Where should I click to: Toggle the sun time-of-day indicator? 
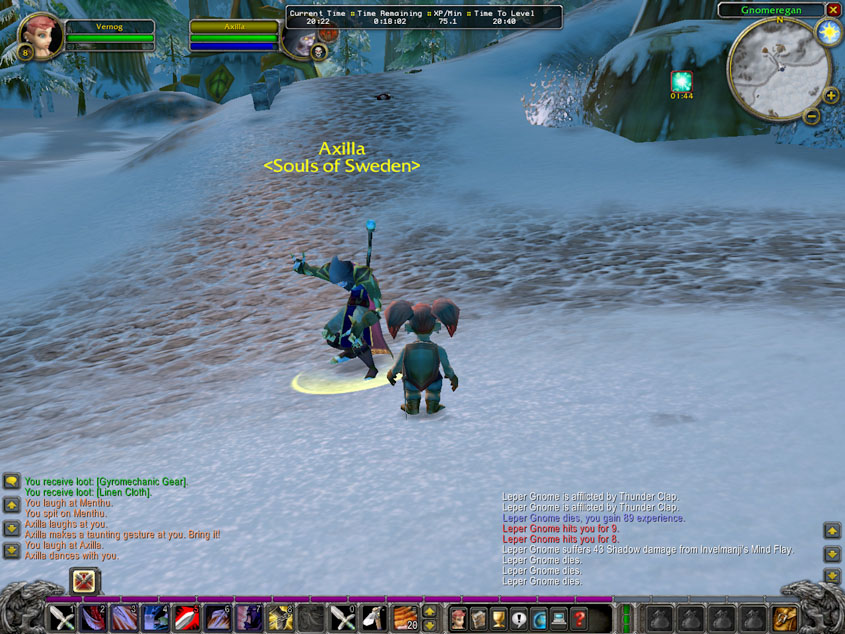828,32
